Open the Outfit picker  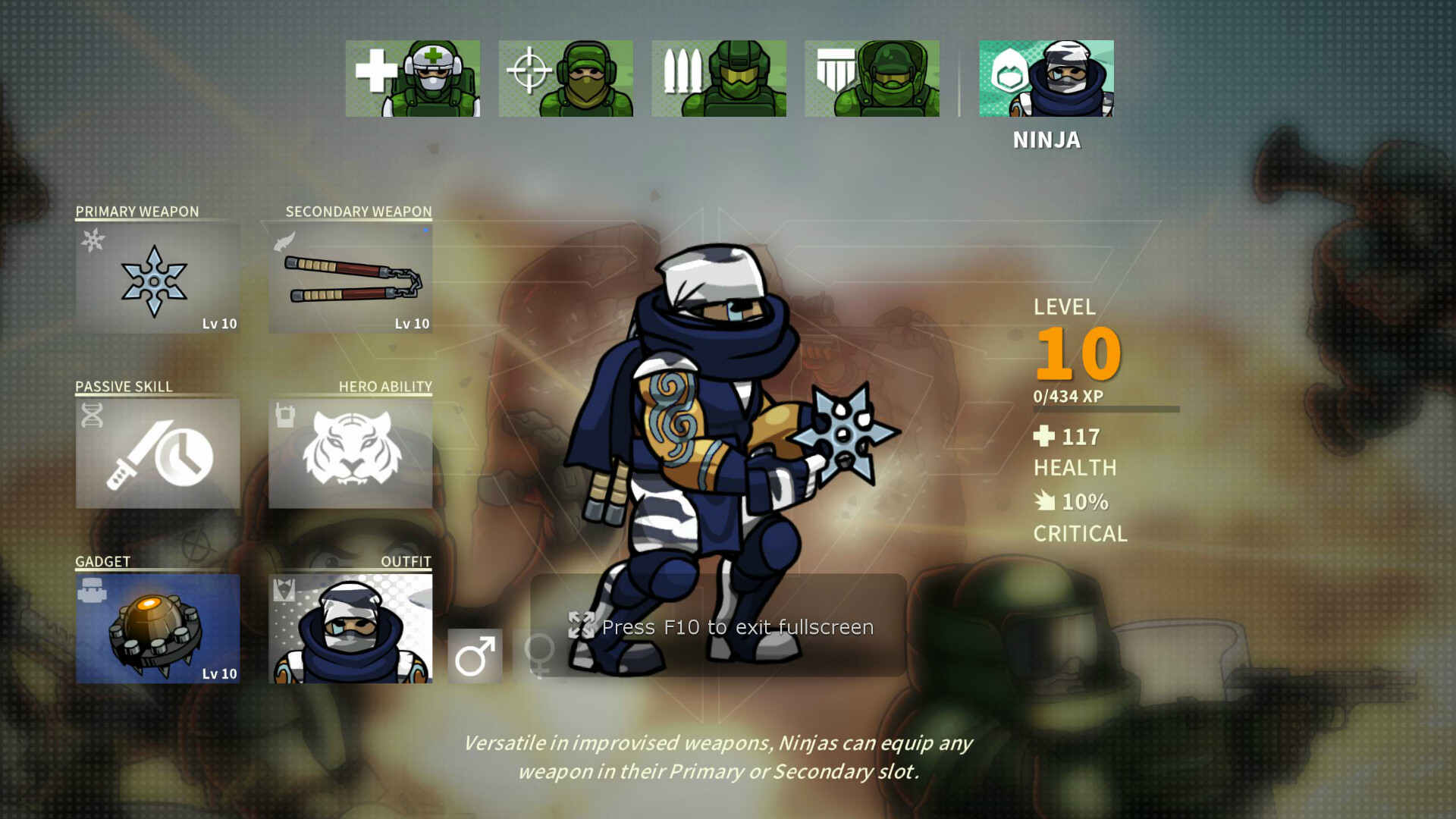(x=351, y=628)
